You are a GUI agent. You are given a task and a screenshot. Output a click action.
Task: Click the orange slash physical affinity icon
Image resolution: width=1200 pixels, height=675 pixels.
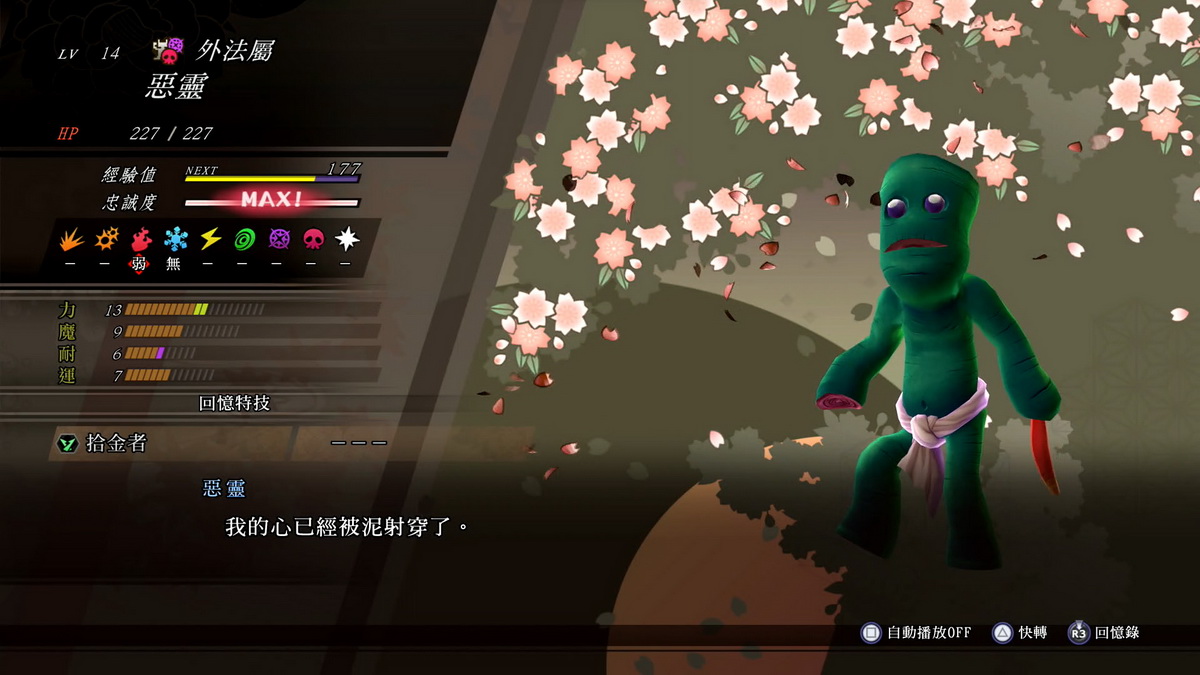coord(71,239)
